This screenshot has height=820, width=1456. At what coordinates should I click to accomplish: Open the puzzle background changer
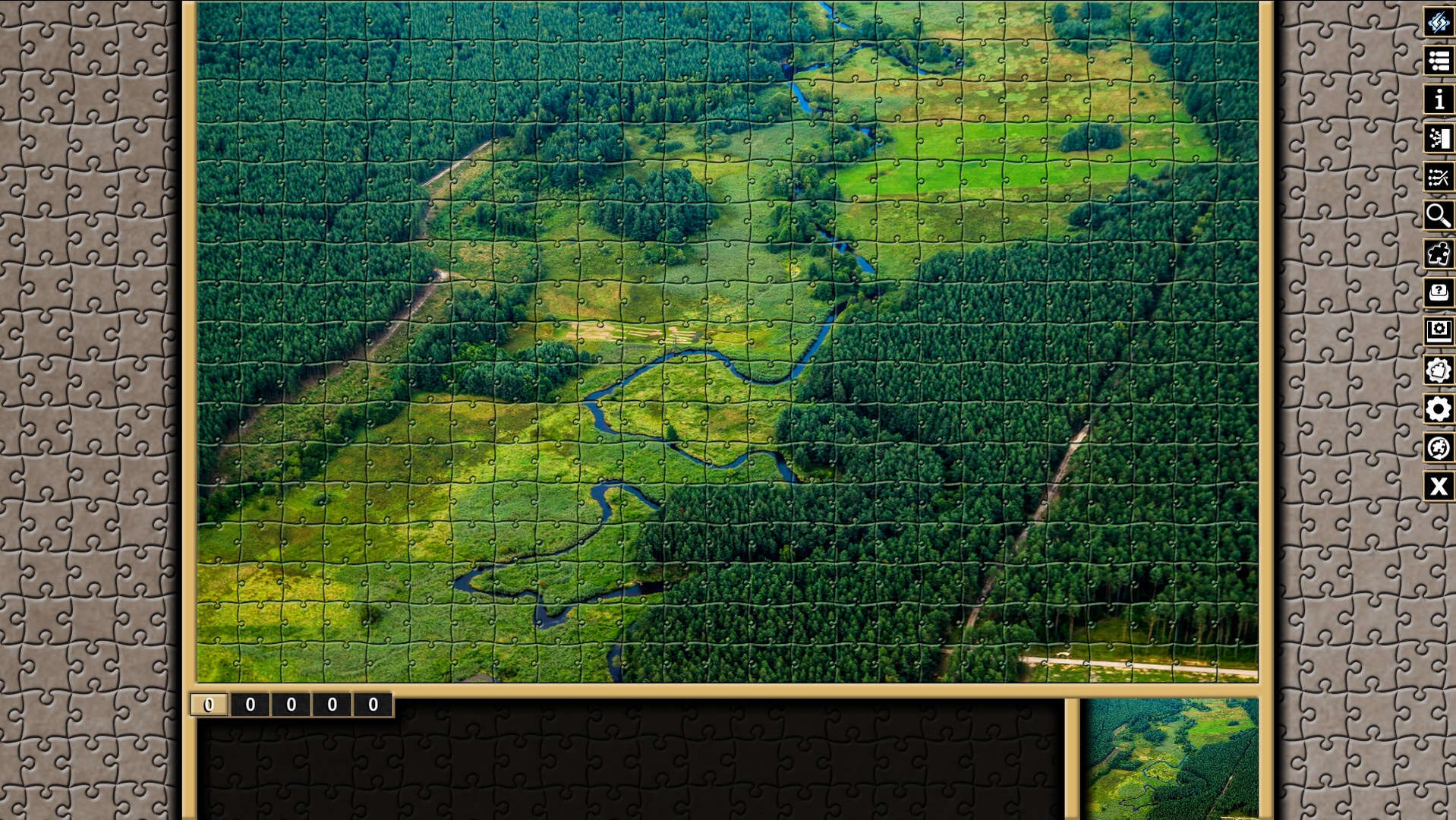[x=1438, y=371]
